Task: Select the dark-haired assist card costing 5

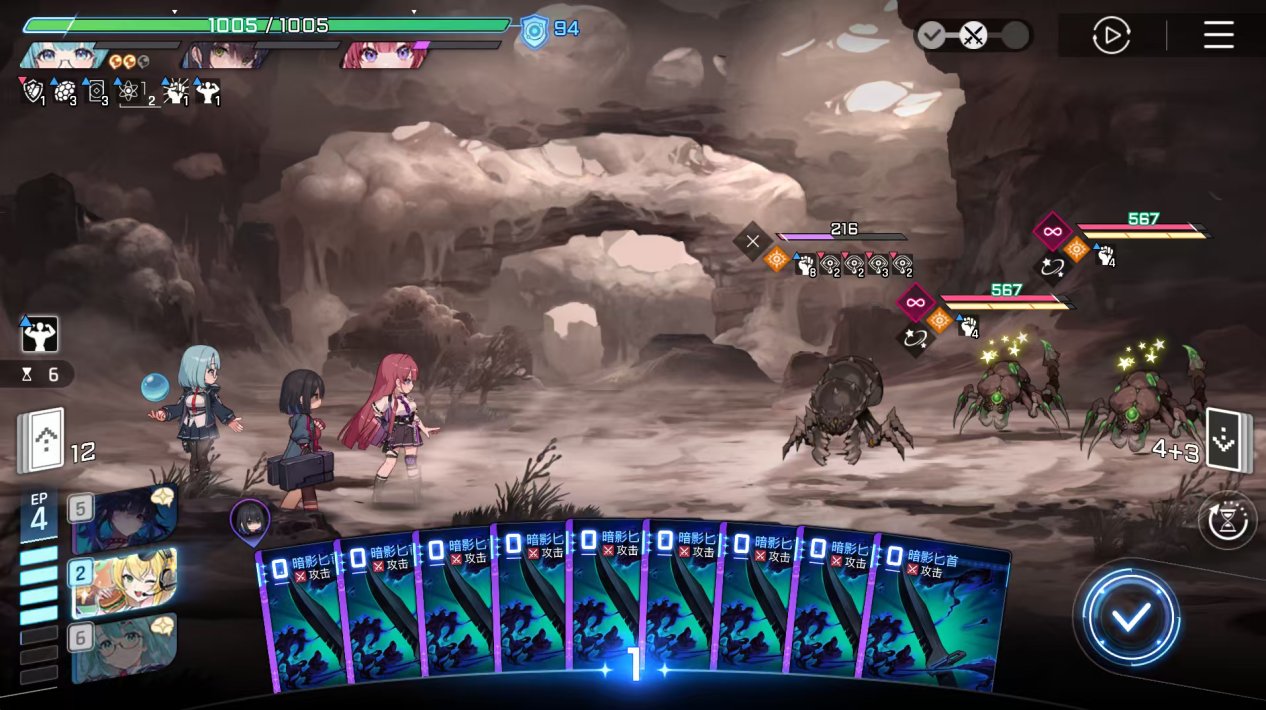Action: click(x=124, y=517)
